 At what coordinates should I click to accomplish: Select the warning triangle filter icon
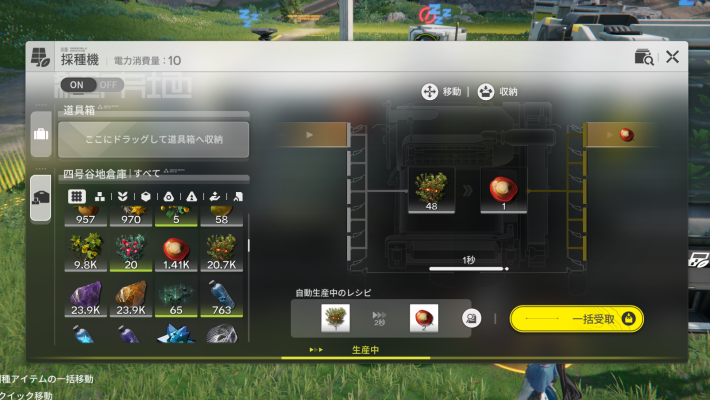coord(193,196)
